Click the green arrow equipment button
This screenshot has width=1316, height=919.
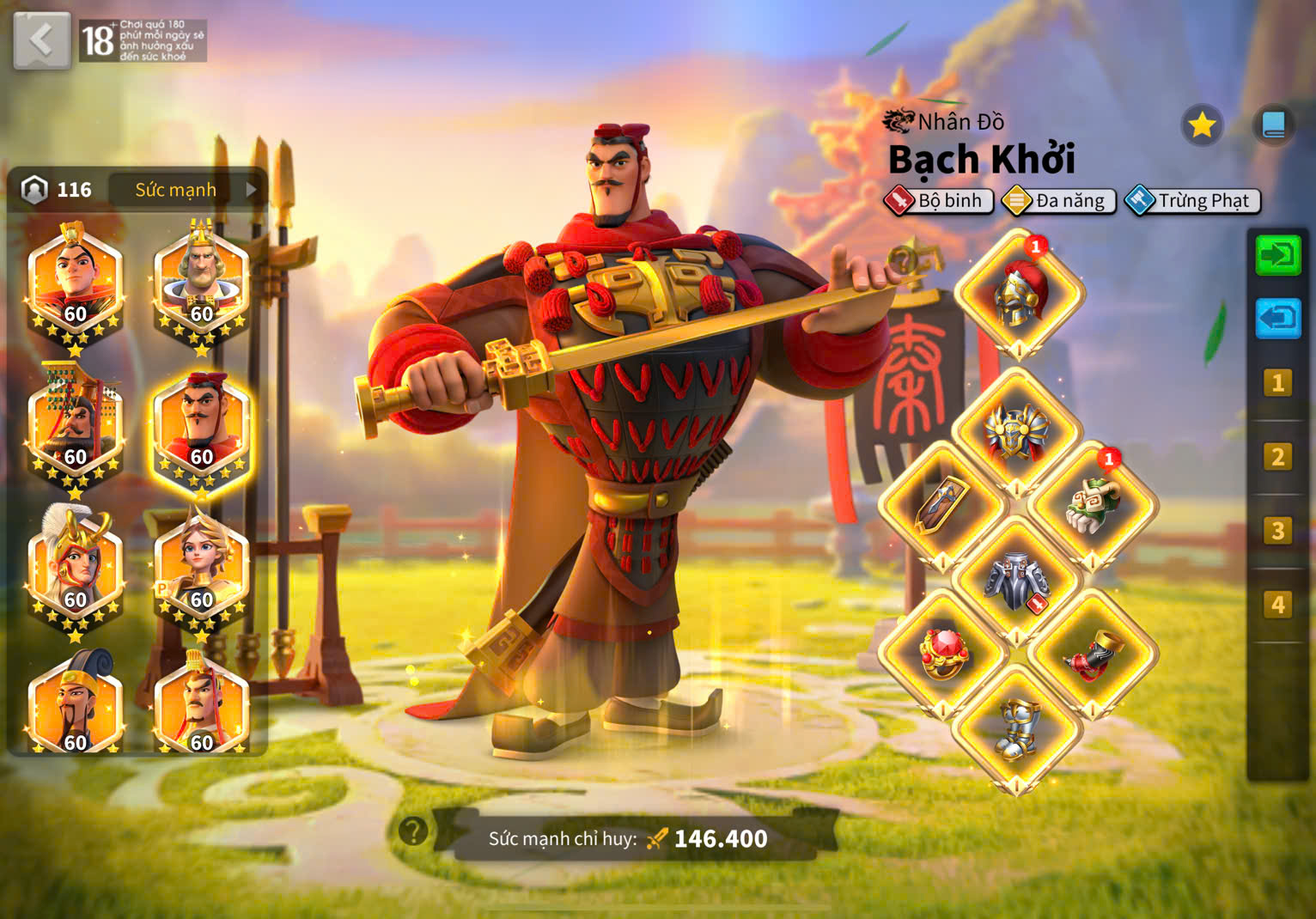click(x=1277, y=255)
